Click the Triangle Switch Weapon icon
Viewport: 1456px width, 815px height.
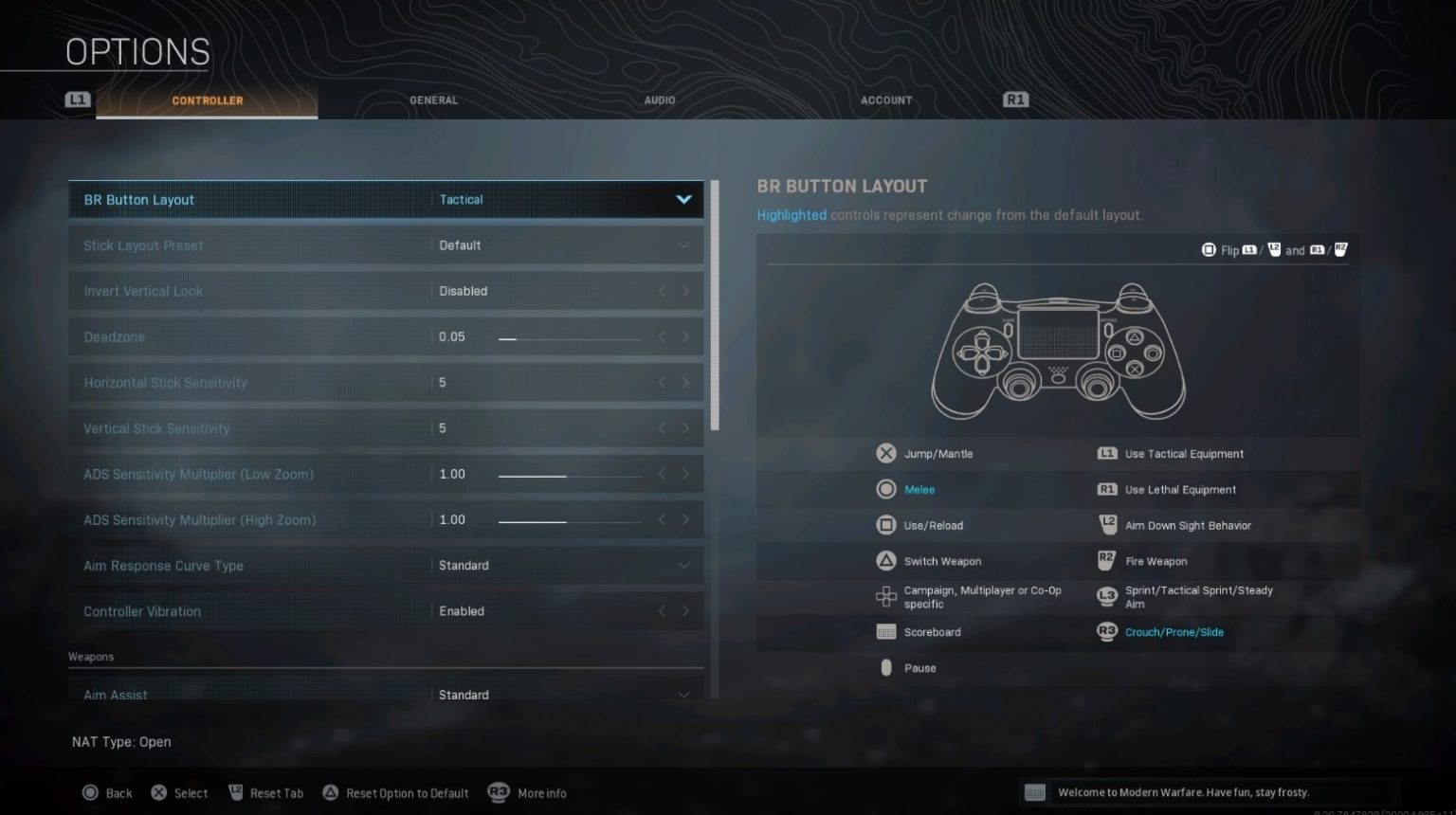pyautogui.click(x=886, y=560)
